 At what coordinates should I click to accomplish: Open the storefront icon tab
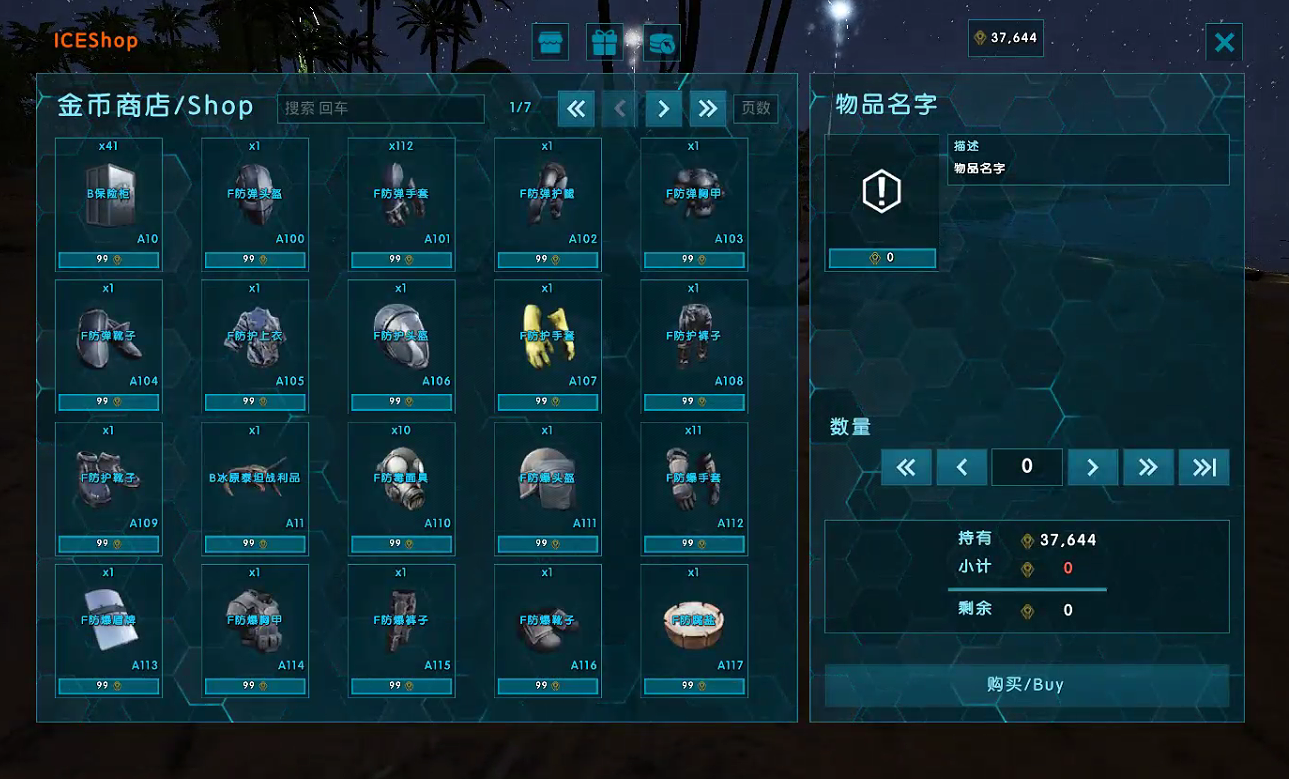pos(550,43)
